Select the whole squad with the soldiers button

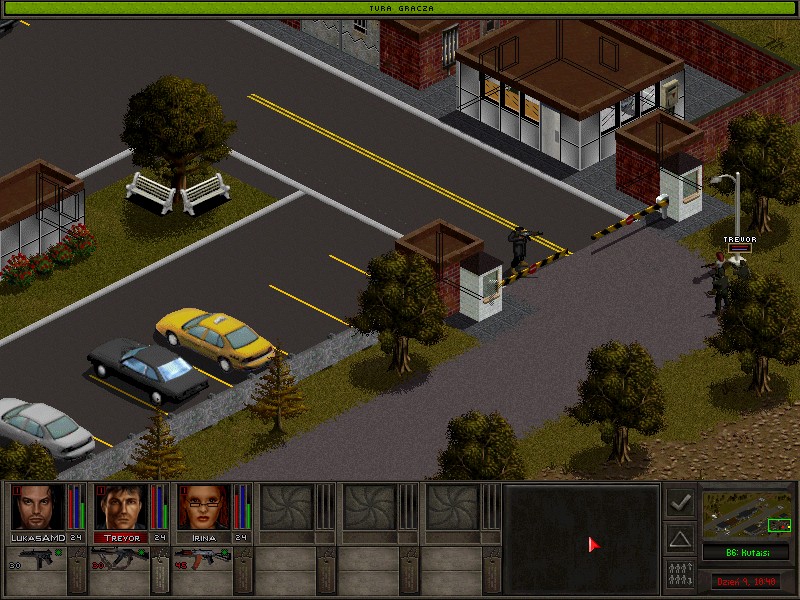(x=680, y=574)
